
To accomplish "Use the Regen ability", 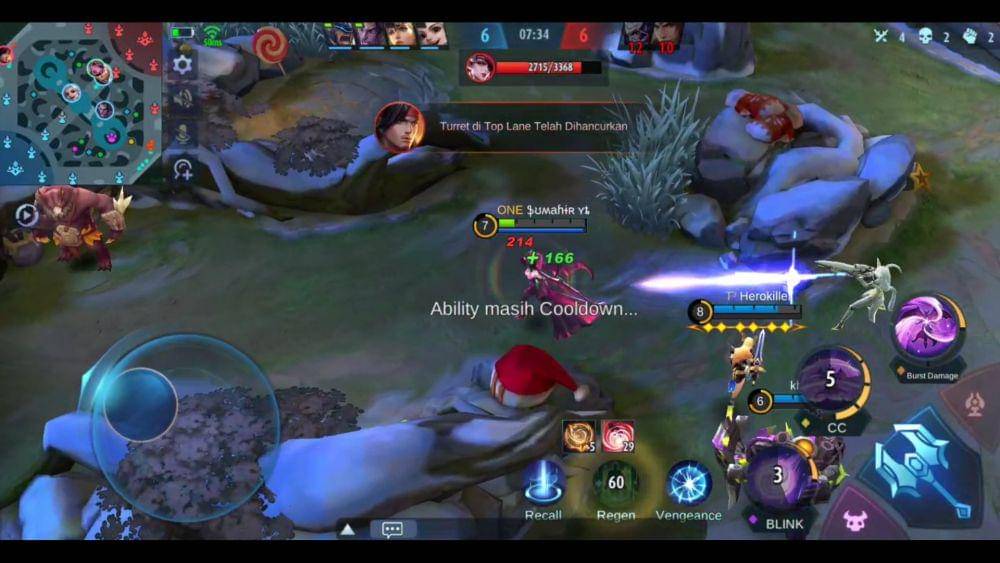I will pos(615,483).
